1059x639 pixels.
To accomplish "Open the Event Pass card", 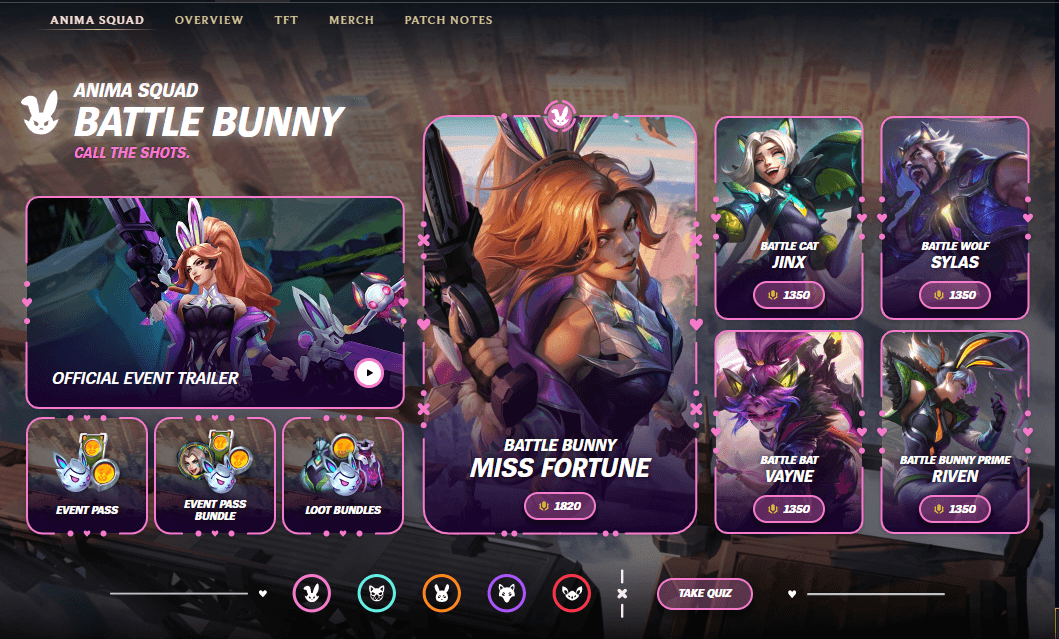I will pyautogui.click(x=87, y=475).
